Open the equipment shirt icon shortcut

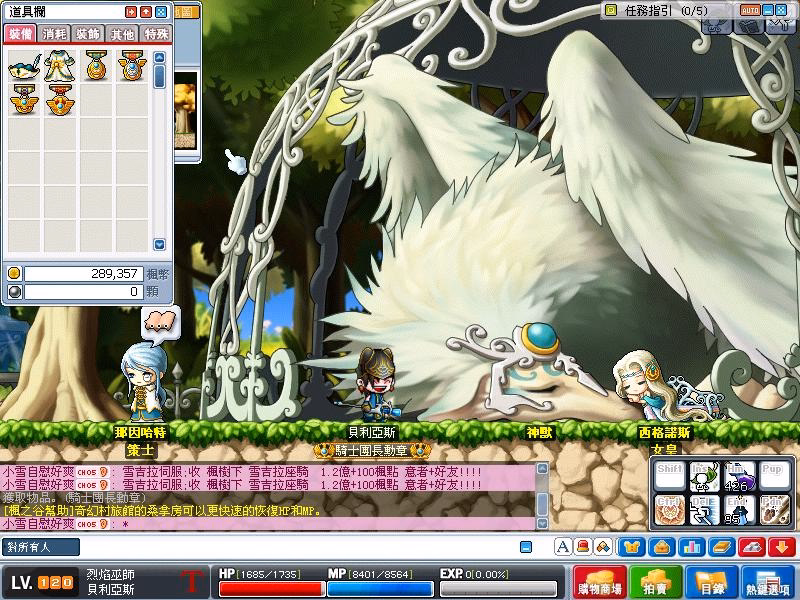coord(632,547)
